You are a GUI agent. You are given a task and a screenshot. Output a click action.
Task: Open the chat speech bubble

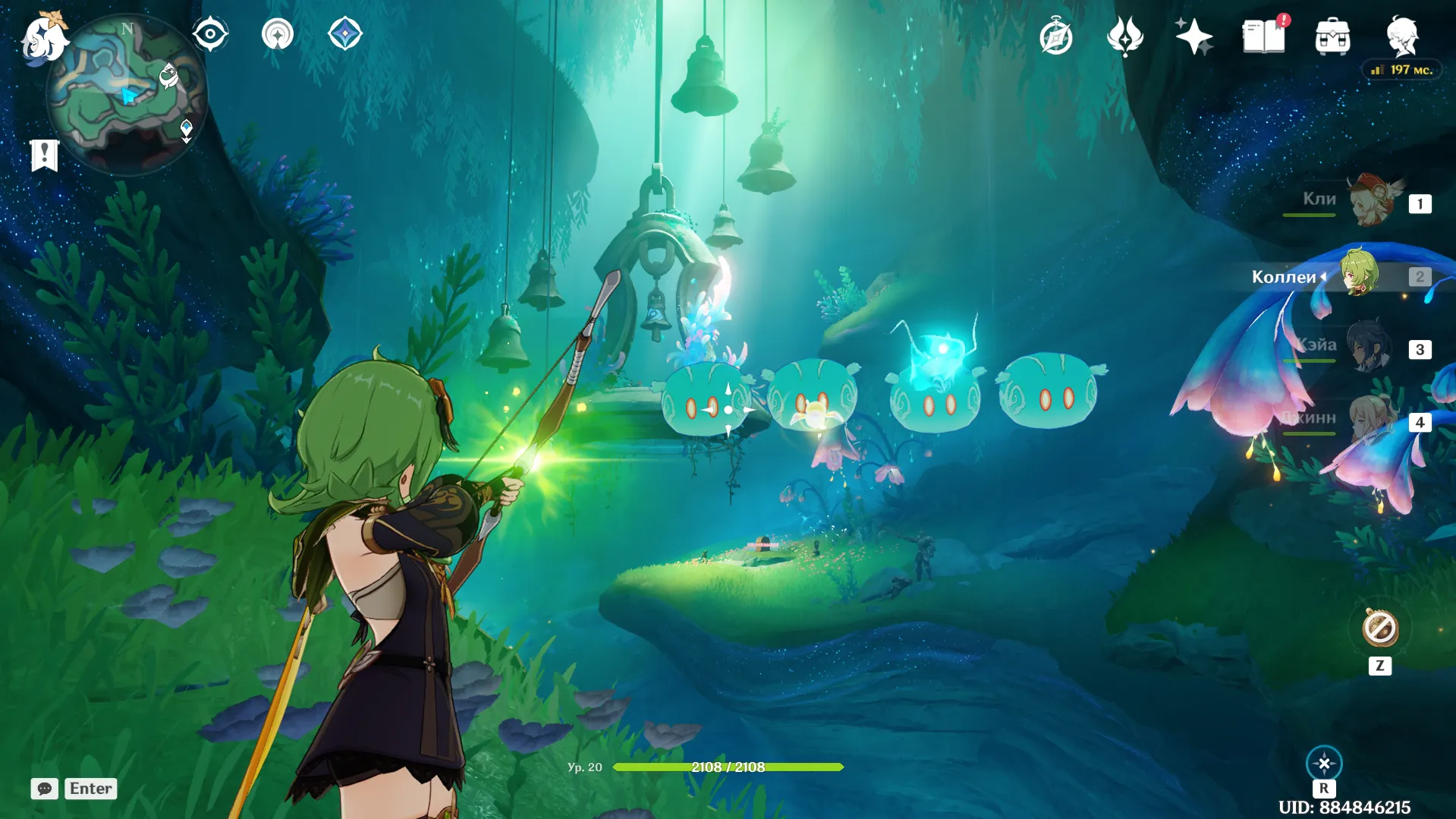pyautogui.click(x=45, y=789)
